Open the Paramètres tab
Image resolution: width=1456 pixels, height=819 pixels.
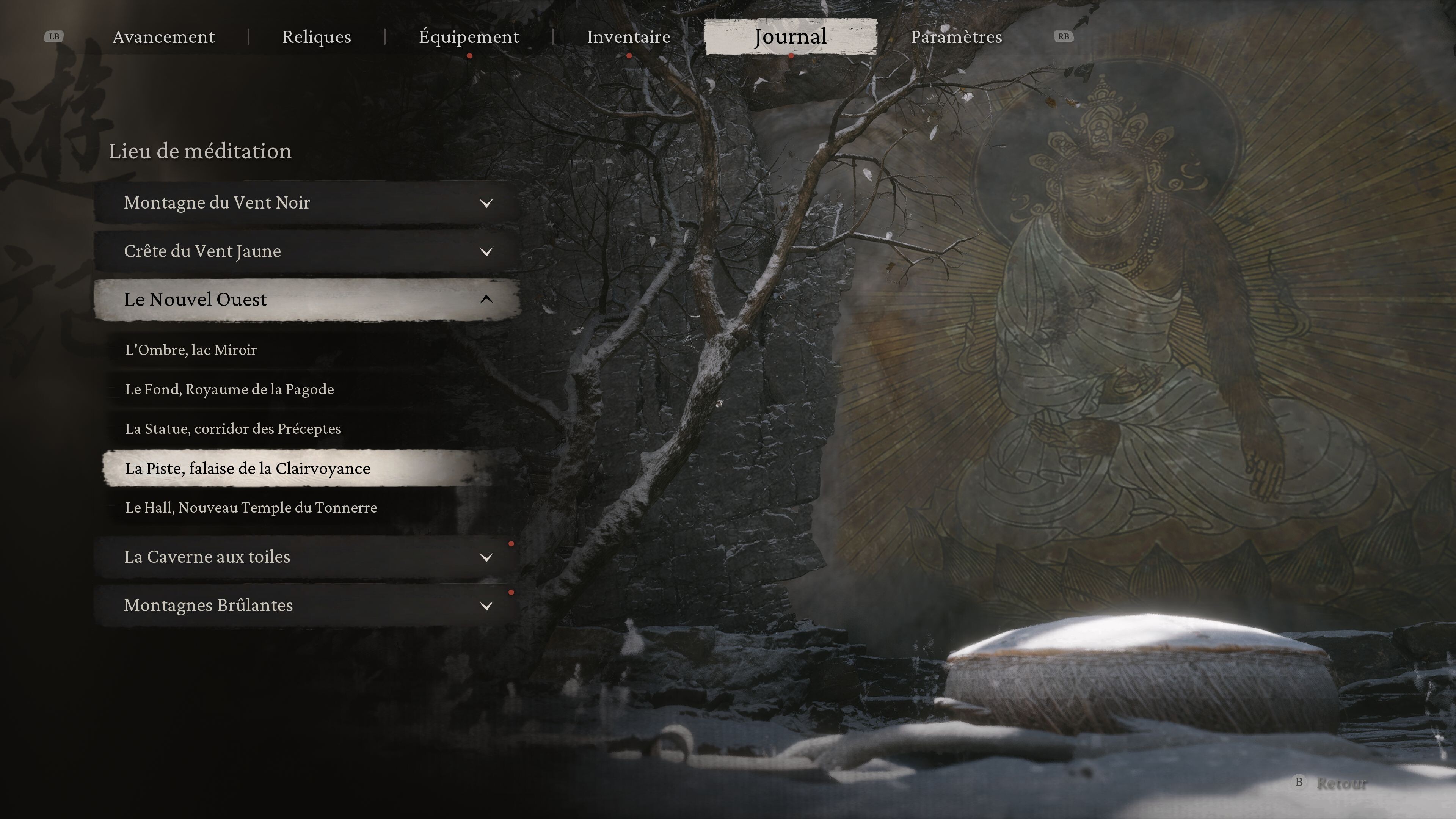point(956,37)
